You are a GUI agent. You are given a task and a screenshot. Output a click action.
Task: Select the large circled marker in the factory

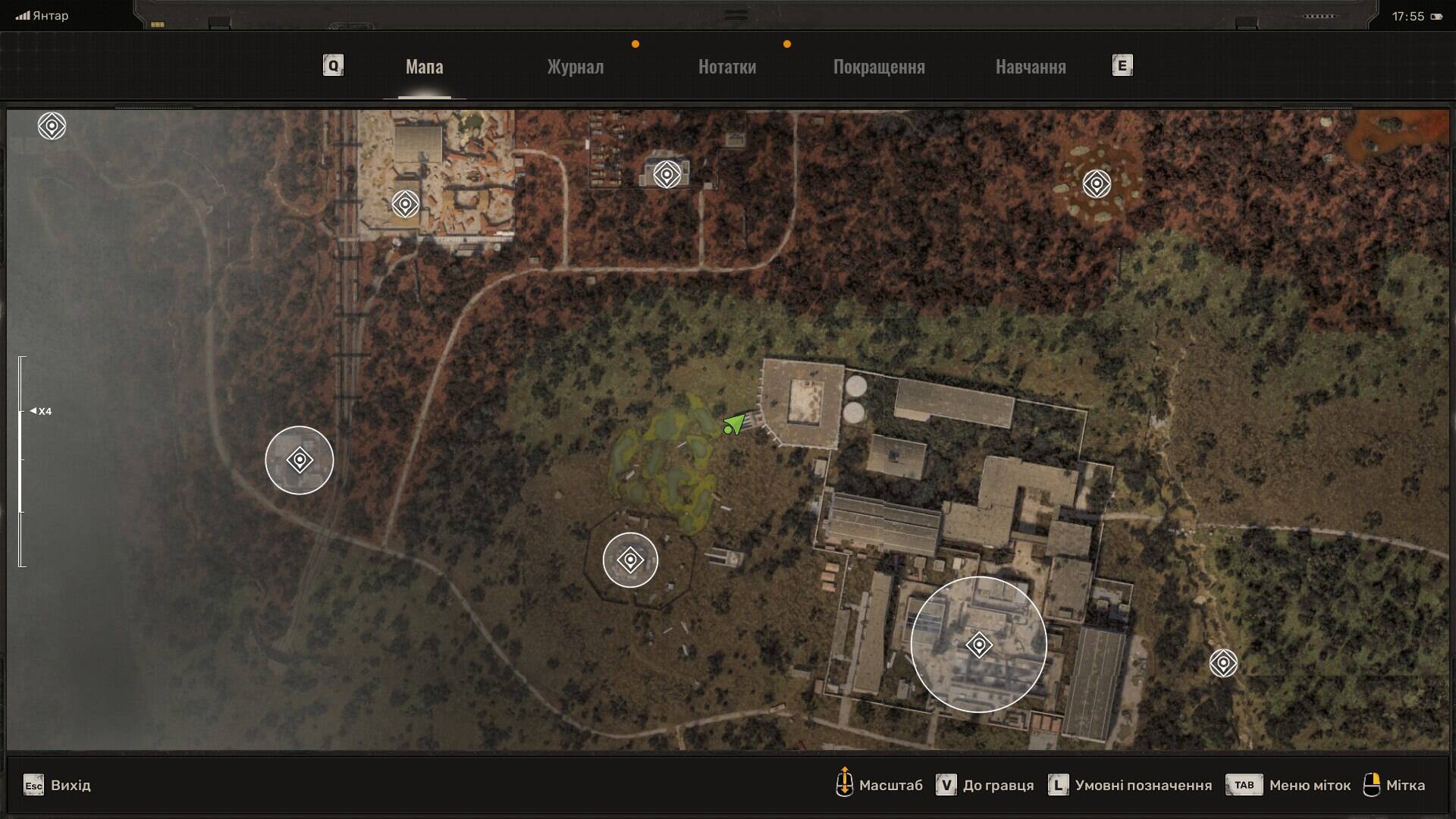(979, 645)
